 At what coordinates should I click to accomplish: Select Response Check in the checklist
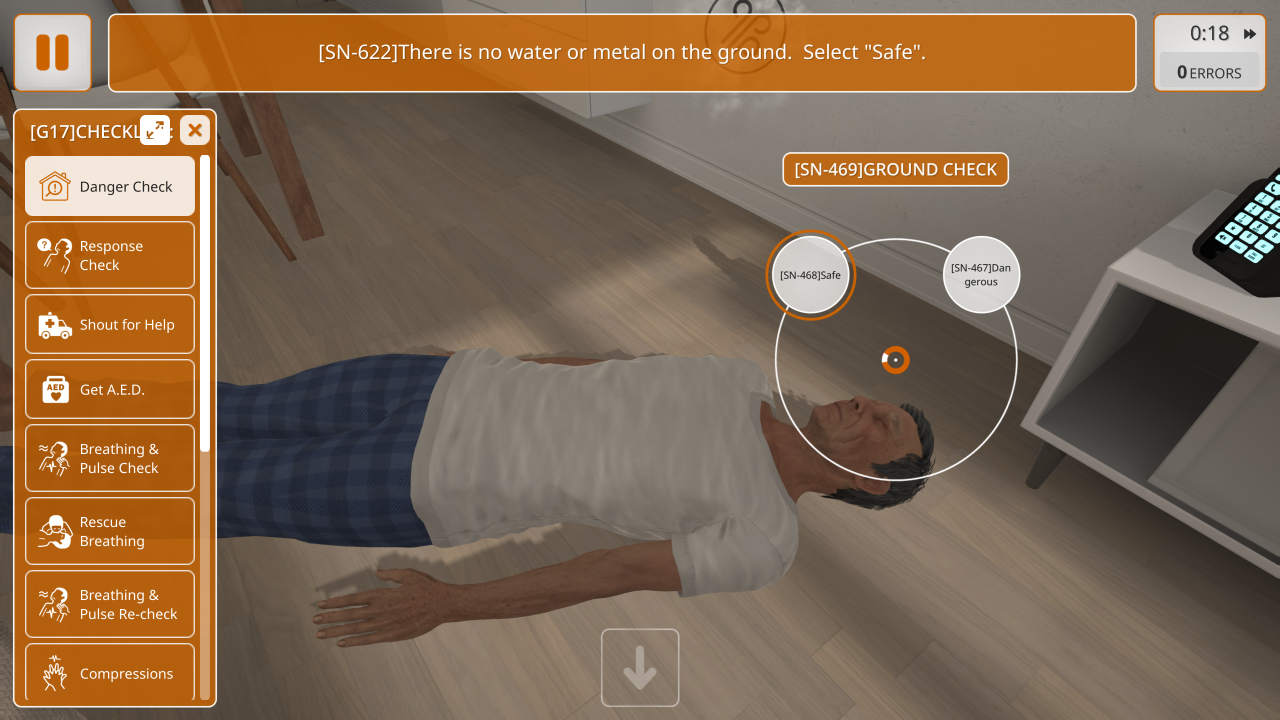tap(110, 255)
